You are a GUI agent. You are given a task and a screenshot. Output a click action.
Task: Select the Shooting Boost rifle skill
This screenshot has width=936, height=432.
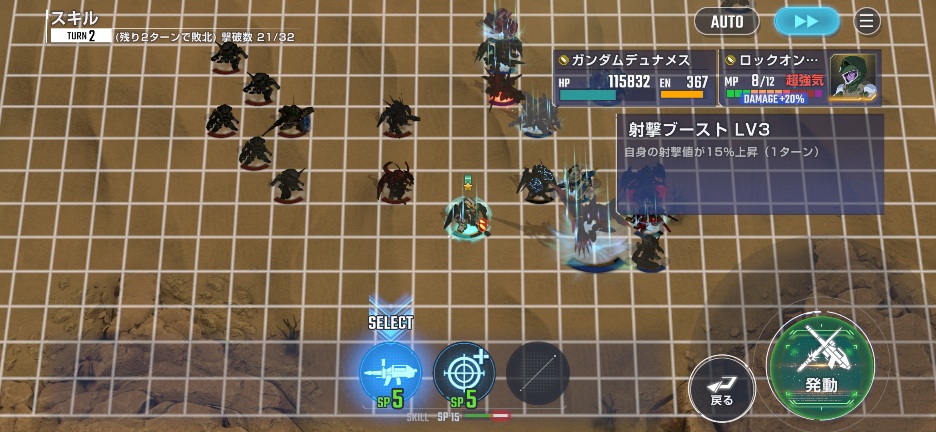click(x=390, y=373)
